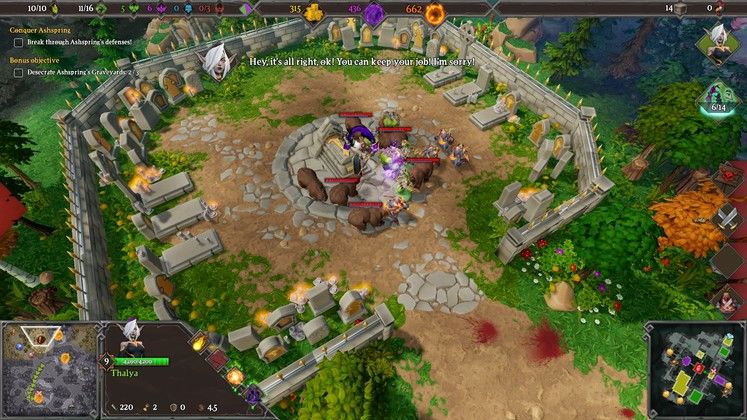Click the toolbox icon in the top bar
This screenshot has width=747, height=420.
(x=681, y=9)
